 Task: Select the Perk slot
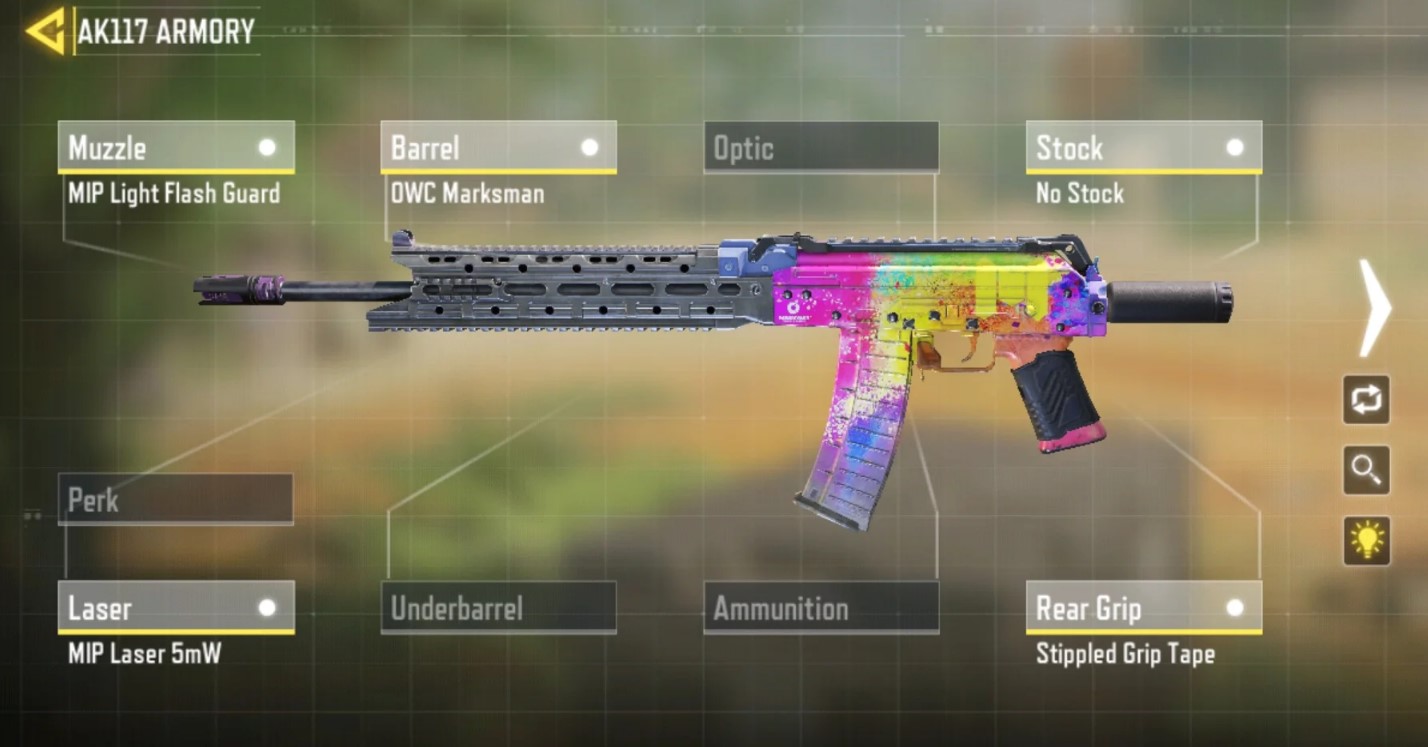175,500
